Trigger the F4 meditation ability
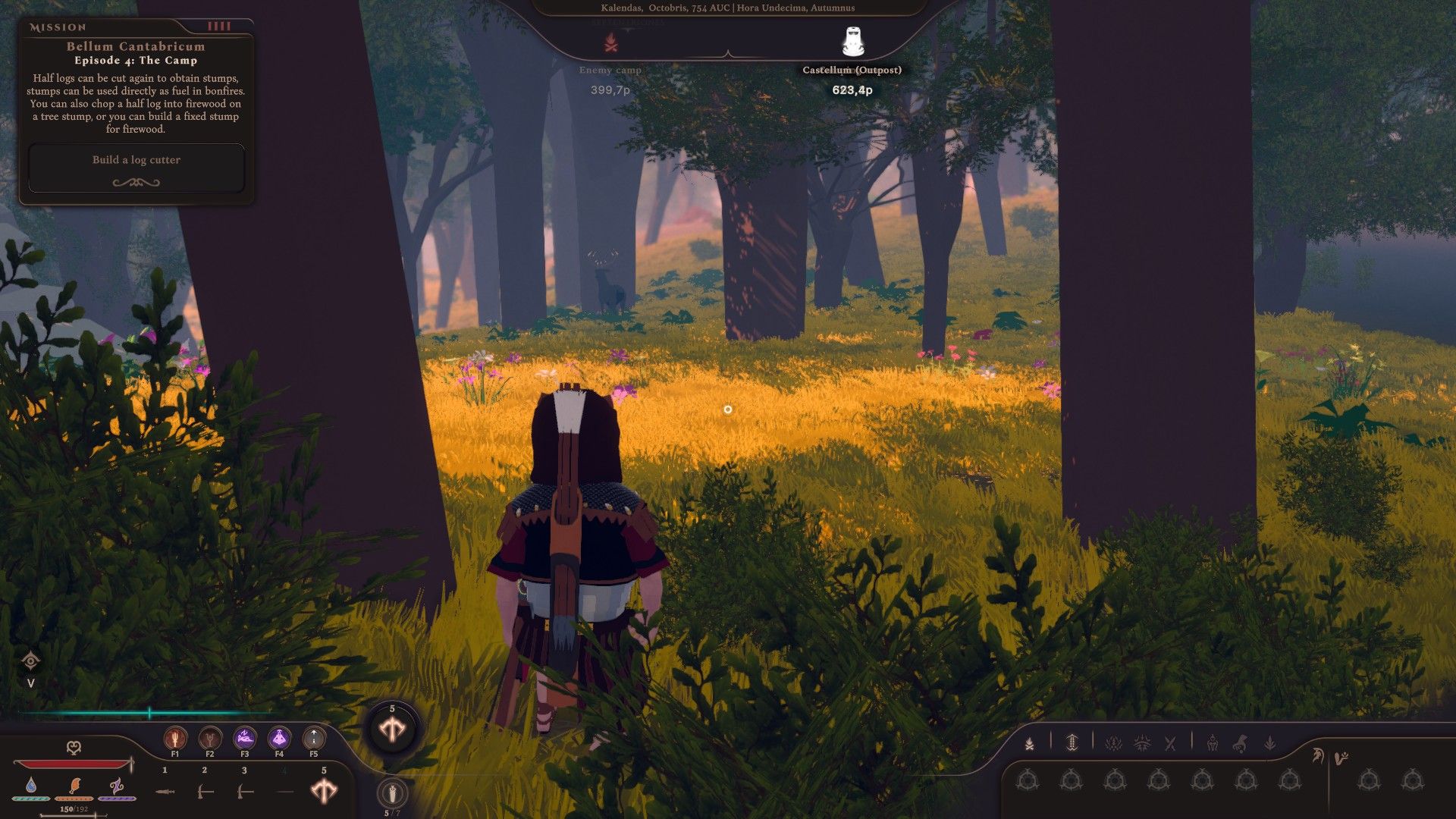The height and width of the screenshot is (819, 1456). click(x=279, y=738)
